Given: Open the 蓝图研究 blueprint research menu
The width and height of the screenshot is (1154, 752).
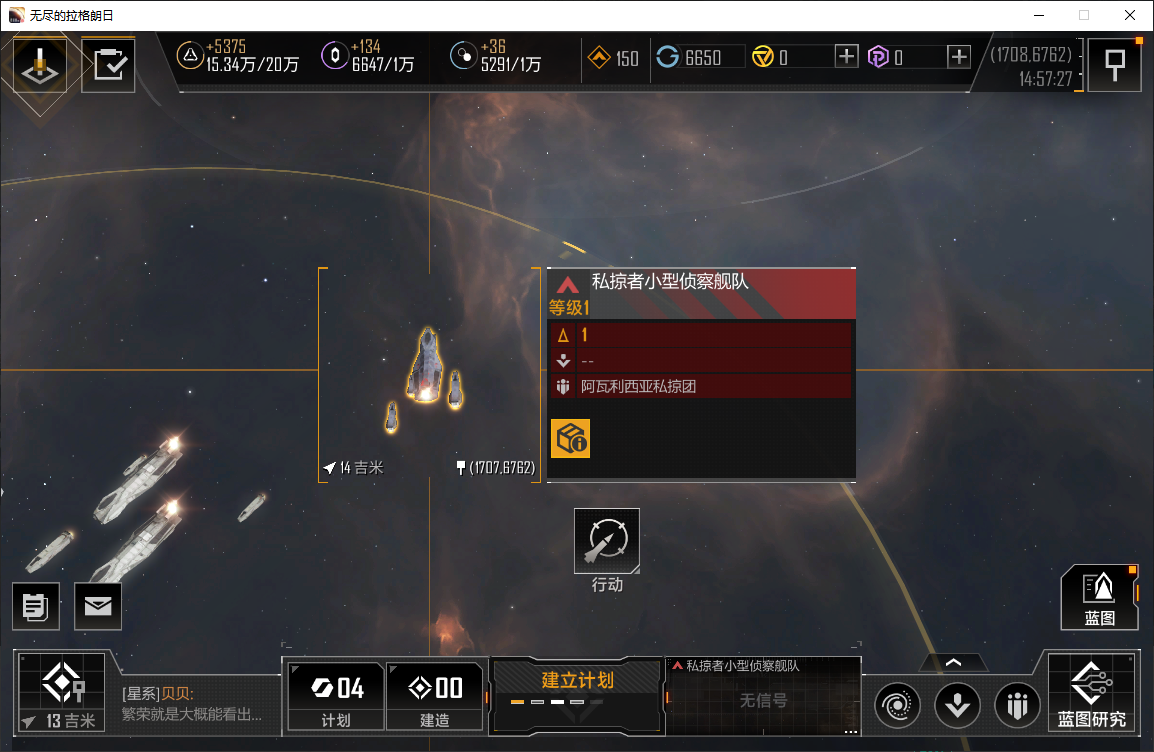Looking at the screenshot, I should click(1091, 692).
